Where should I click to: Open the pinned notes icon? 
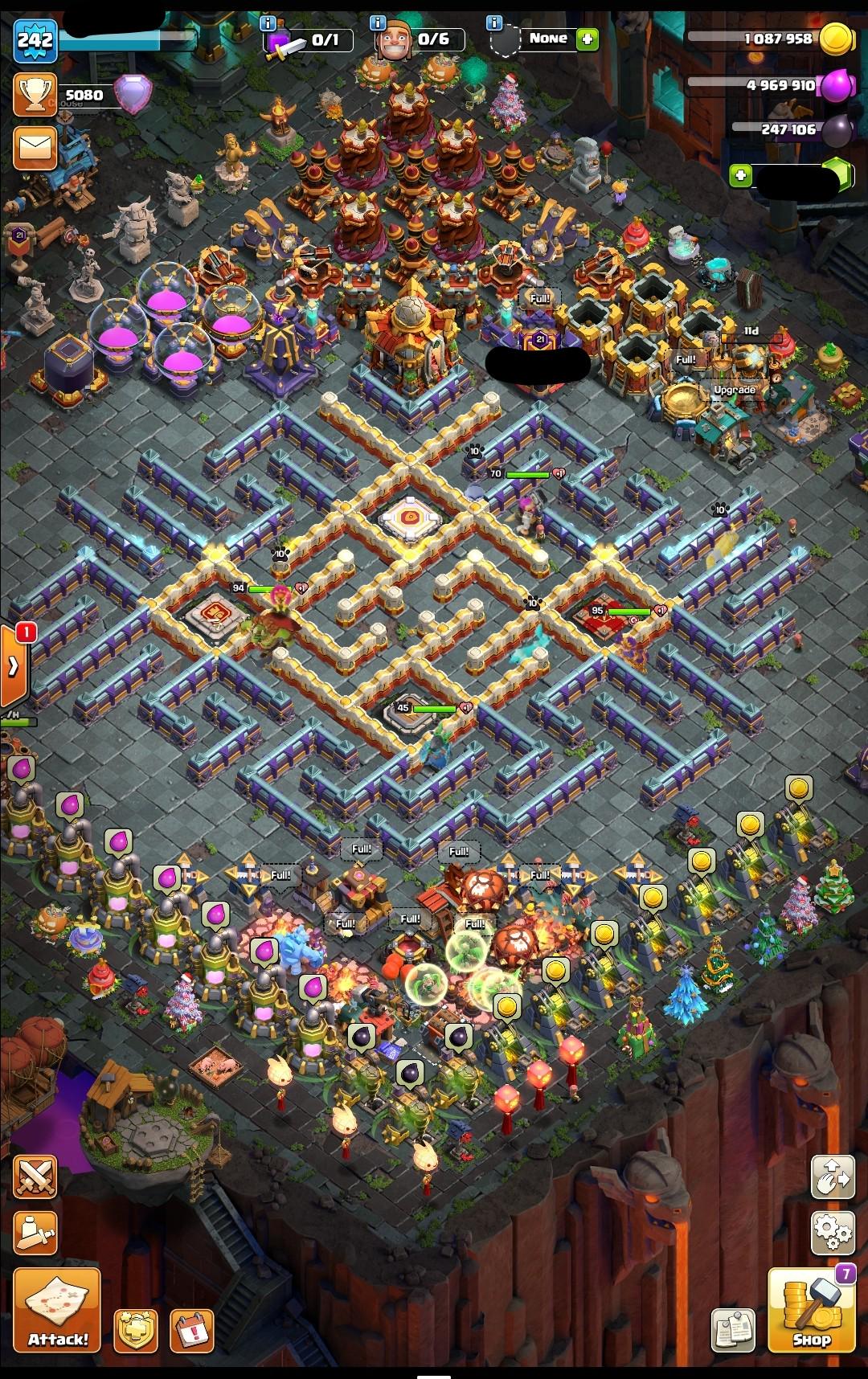pos(733,1331)
